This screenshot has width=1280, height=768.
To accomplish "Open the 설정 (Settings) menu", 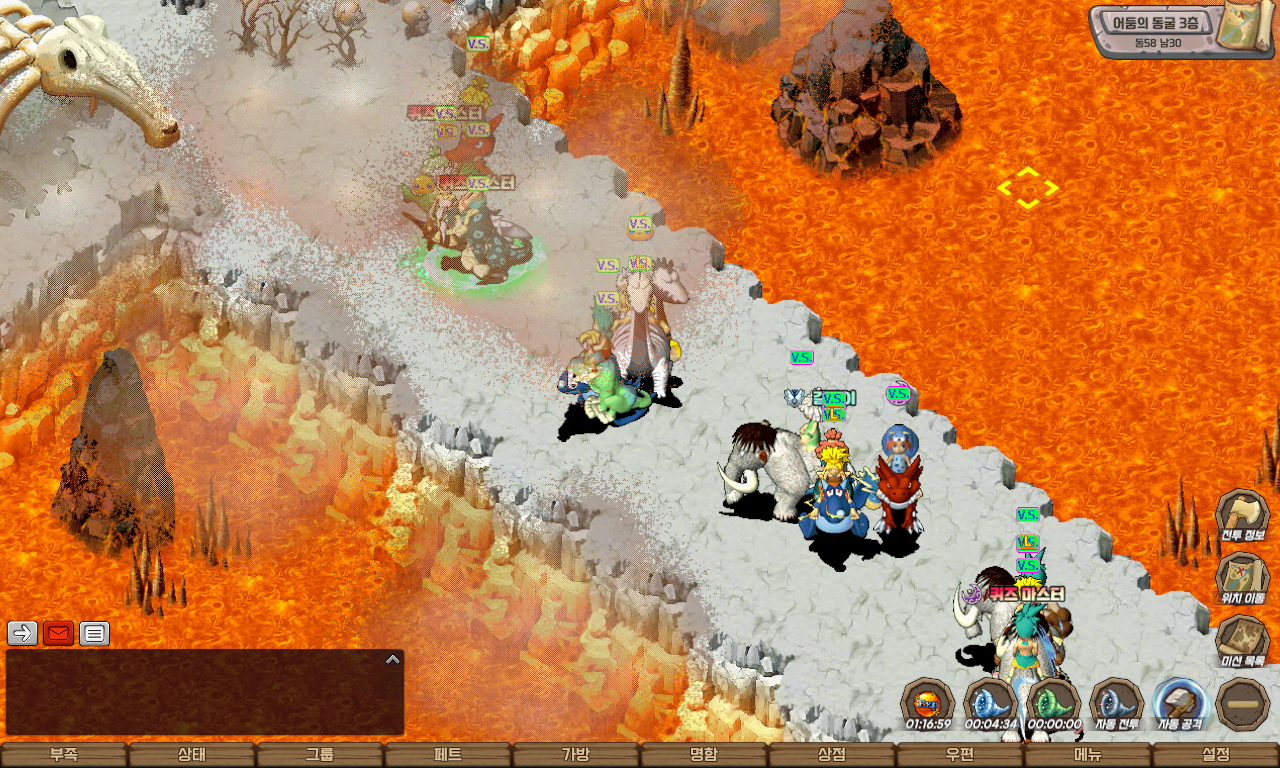I will click(1216, 755).
